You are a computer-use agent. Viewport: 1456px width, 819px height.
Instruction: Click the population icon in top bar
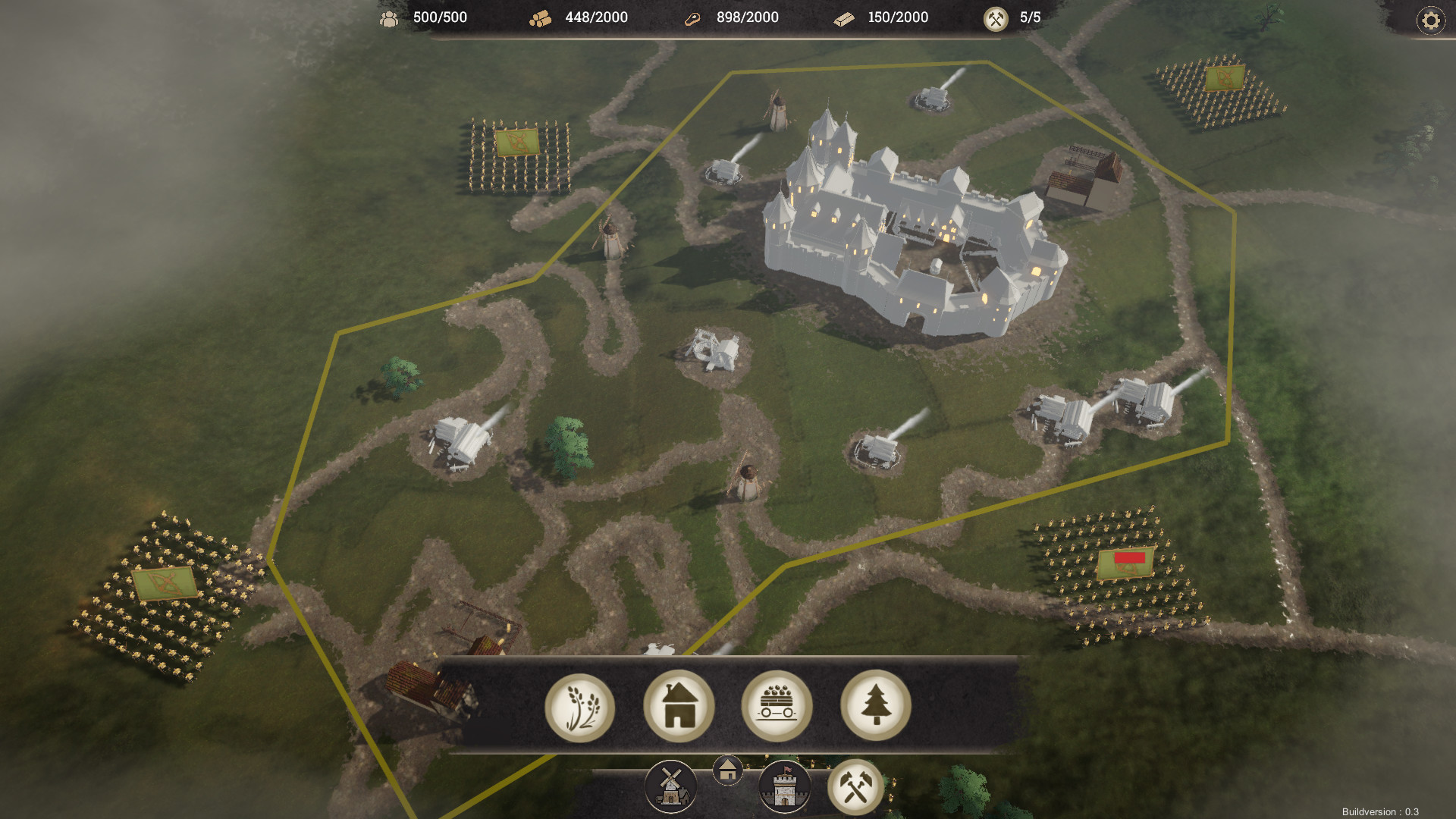pos(390,17)
